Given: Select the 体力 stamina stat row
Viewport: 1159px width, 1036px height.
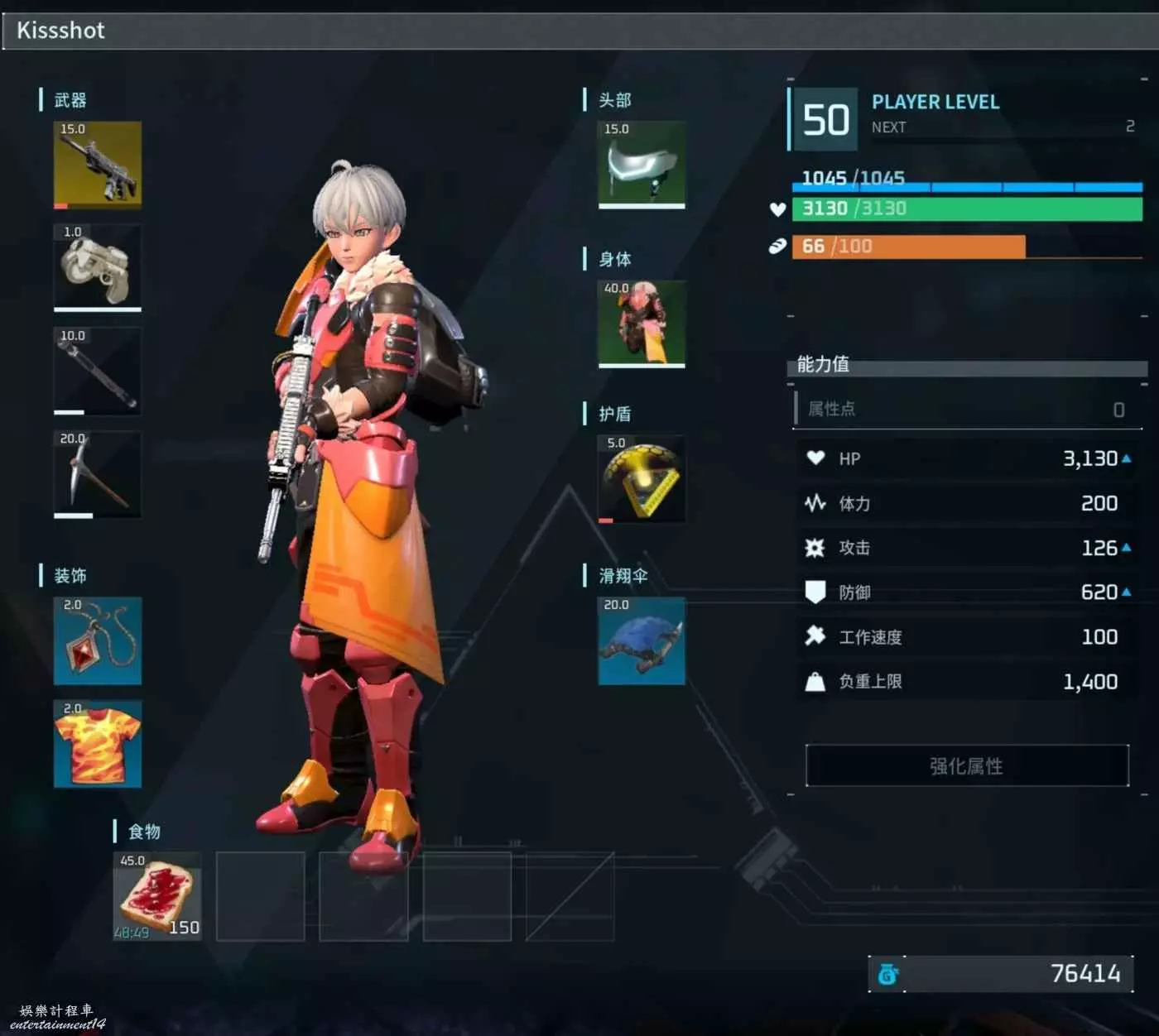Looking at the screenshot, I should point(967,503).
